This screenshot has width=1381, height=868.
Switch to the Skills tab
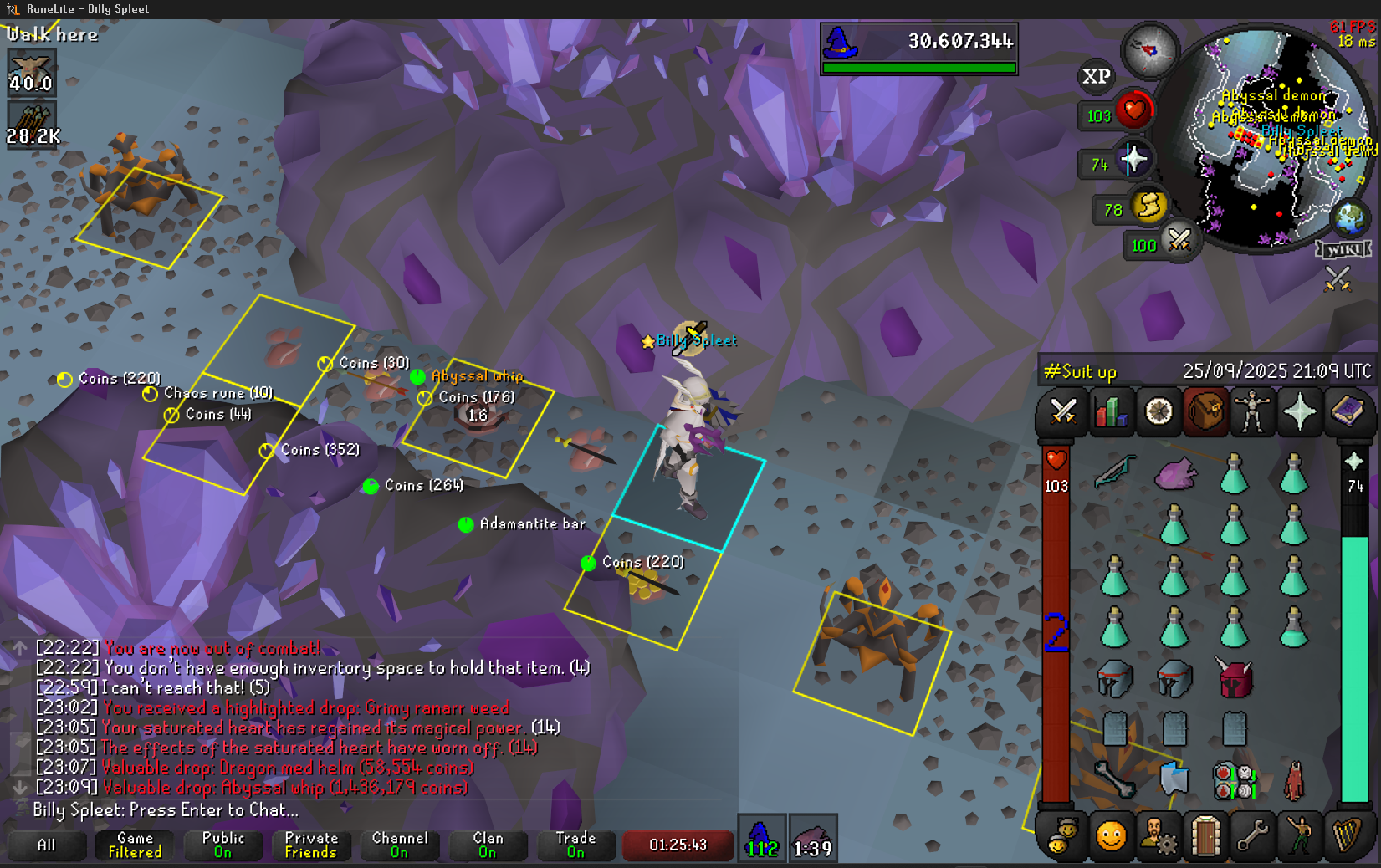pos(1110,411)
